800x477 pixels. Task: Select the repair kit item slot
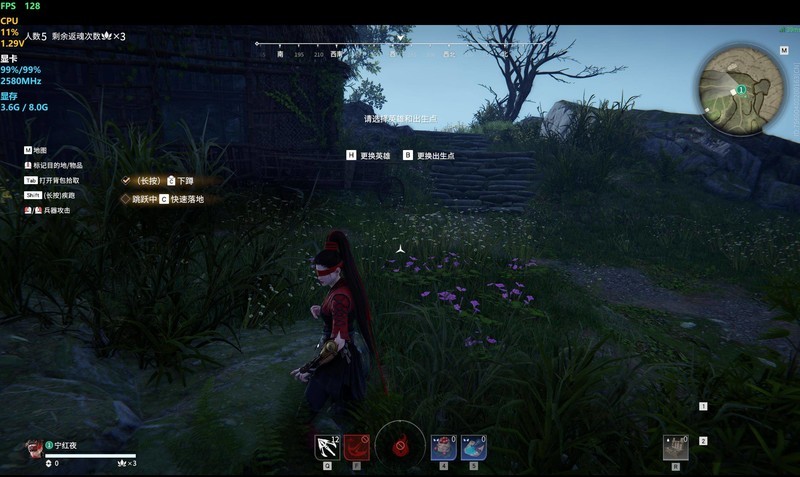coord(676,447)
